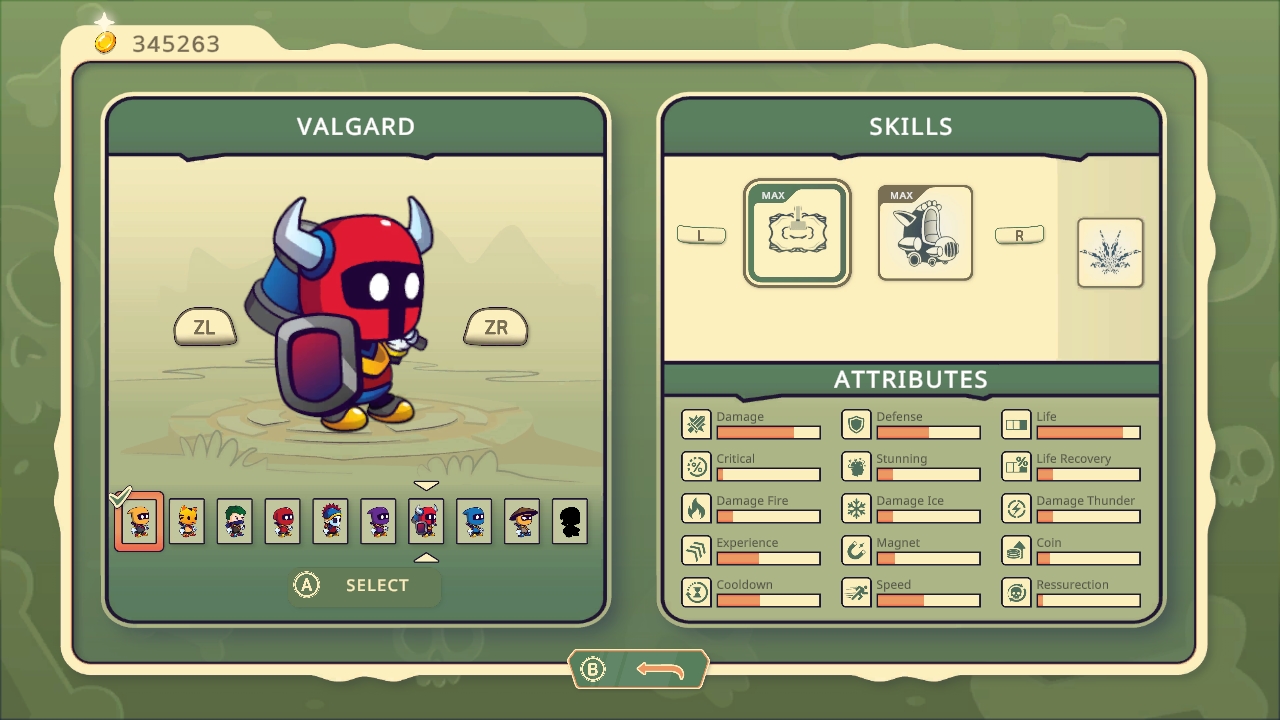Expand the character list upward arrow
This screenshot has width=1280, height=720.
[427, 558]
